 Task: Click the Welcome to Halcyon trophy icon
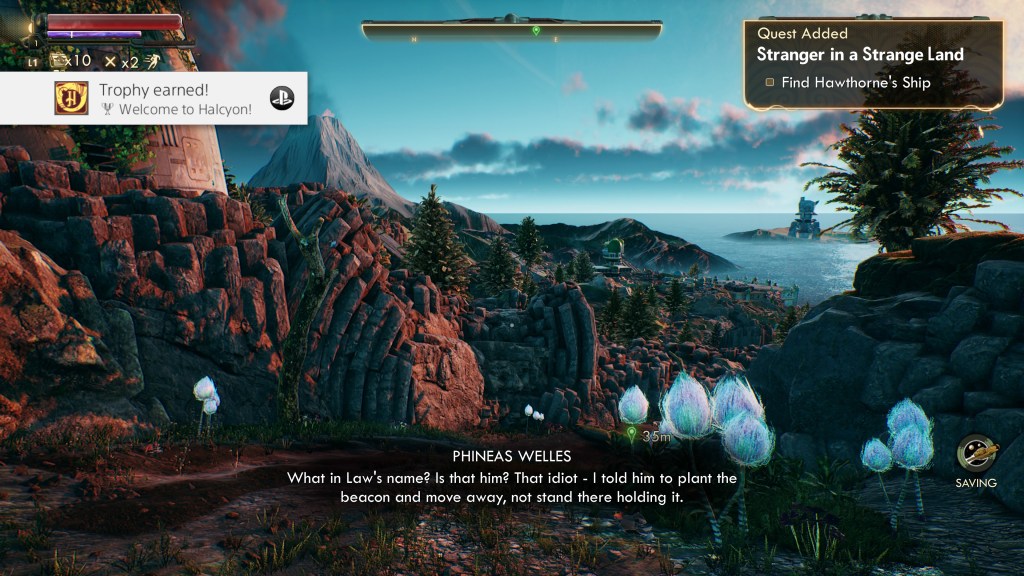click(x=71, y=98)
